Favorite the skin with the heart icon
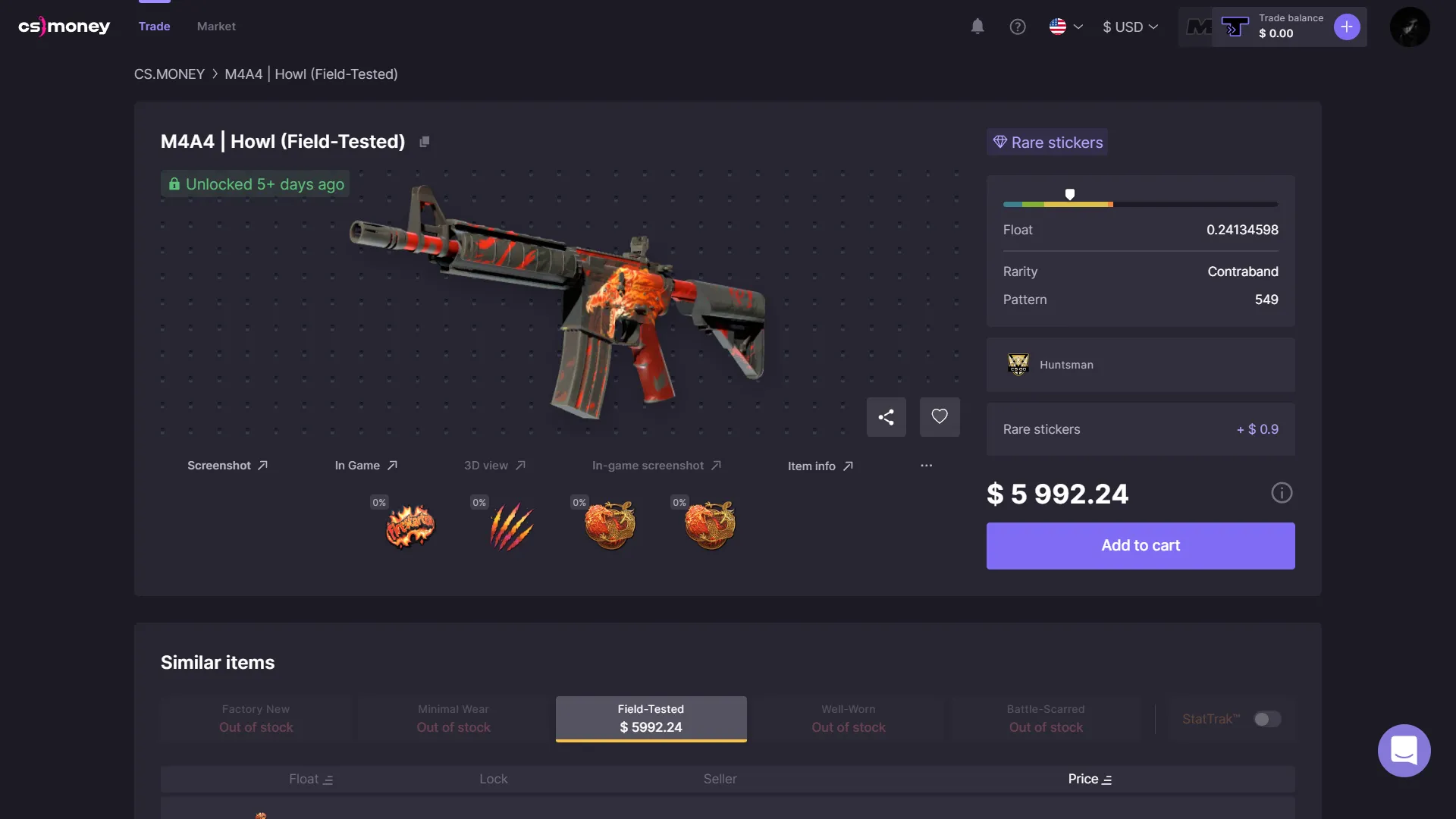The width and height of the screenshot is (1456, 819). point(939,417)
